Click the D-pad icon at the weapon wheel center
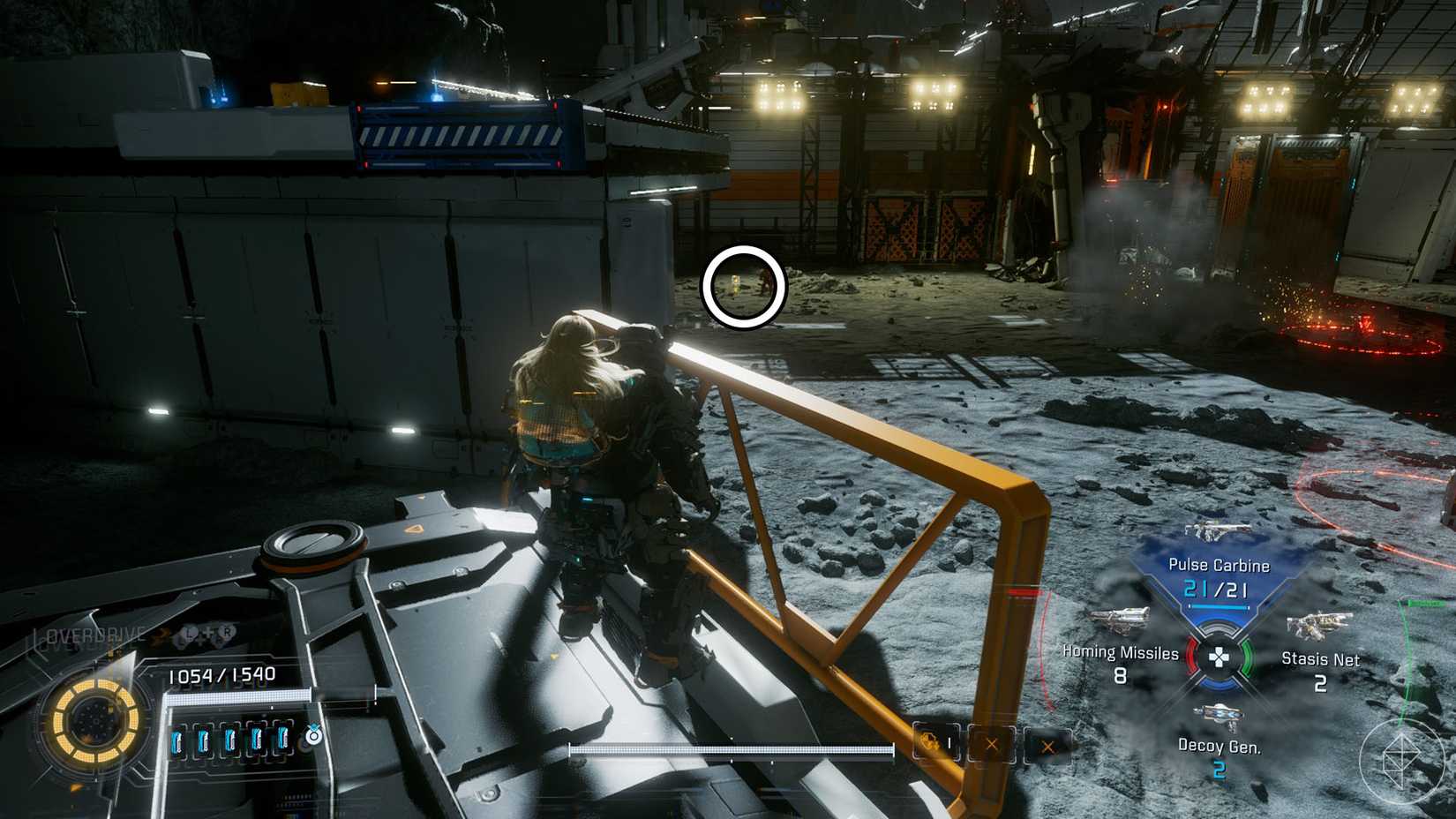Viewport: 1456px width, 819px height. click(x=1220, y=657)
